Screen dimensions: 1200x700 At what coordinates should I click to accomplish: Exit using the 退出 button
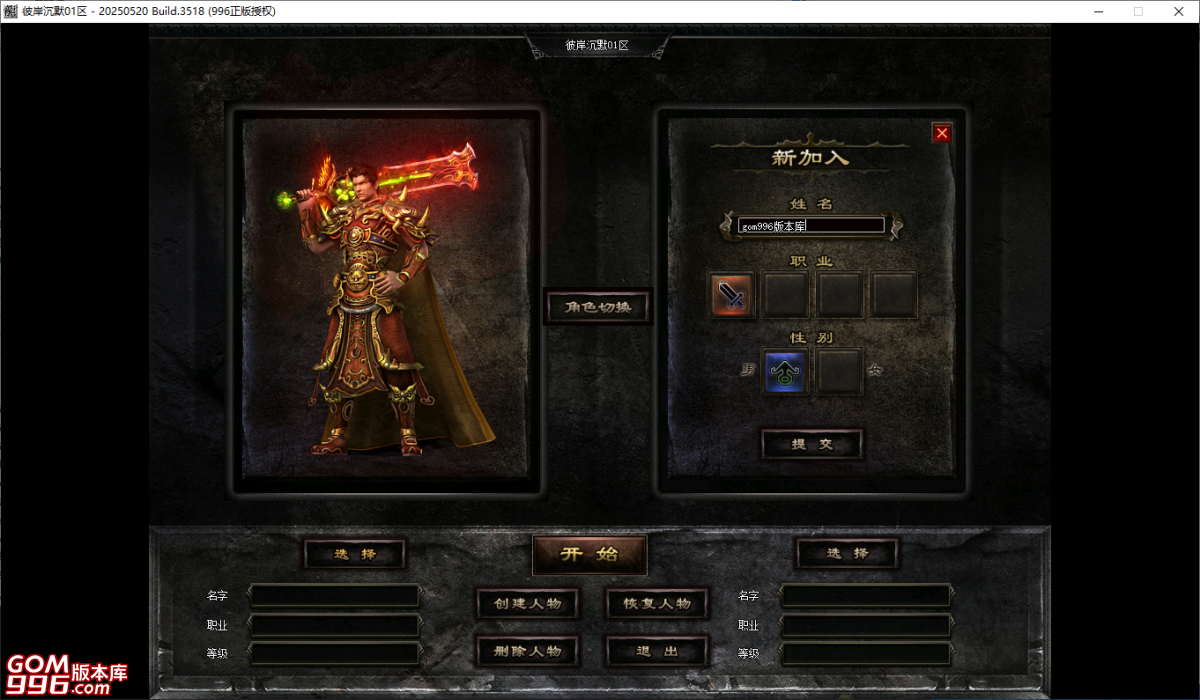[657, 651]
